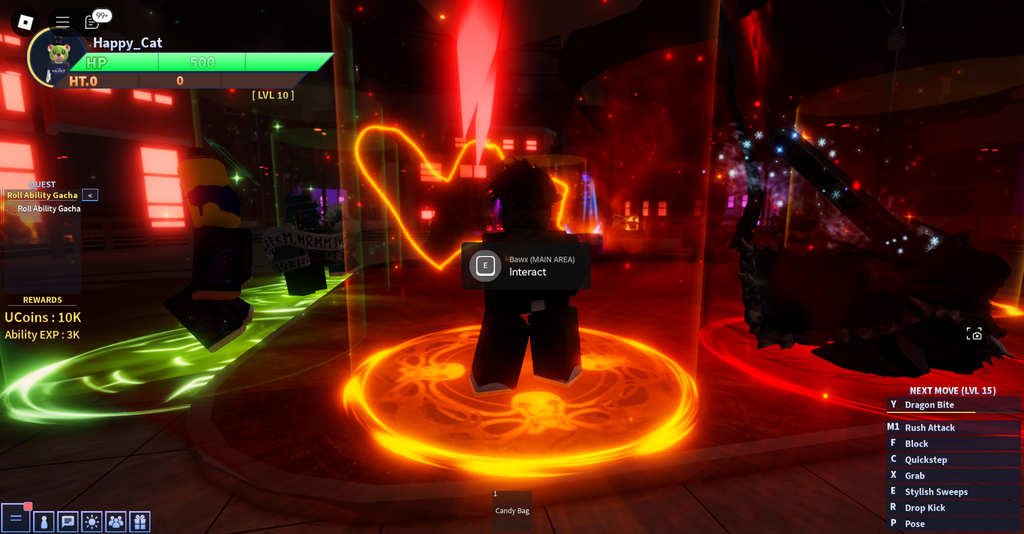
Task: Click Happy_Cat's avatar portrait
Action: point(57,56)
